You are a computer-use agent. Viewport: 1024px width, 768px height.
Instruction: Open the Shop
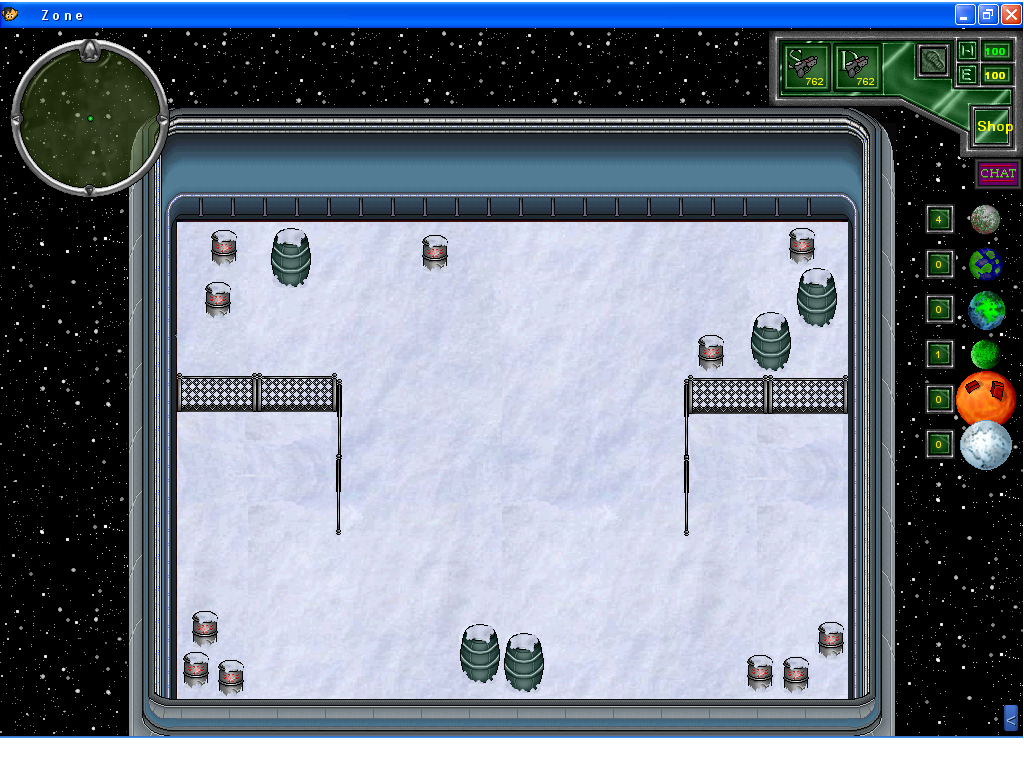994,127
